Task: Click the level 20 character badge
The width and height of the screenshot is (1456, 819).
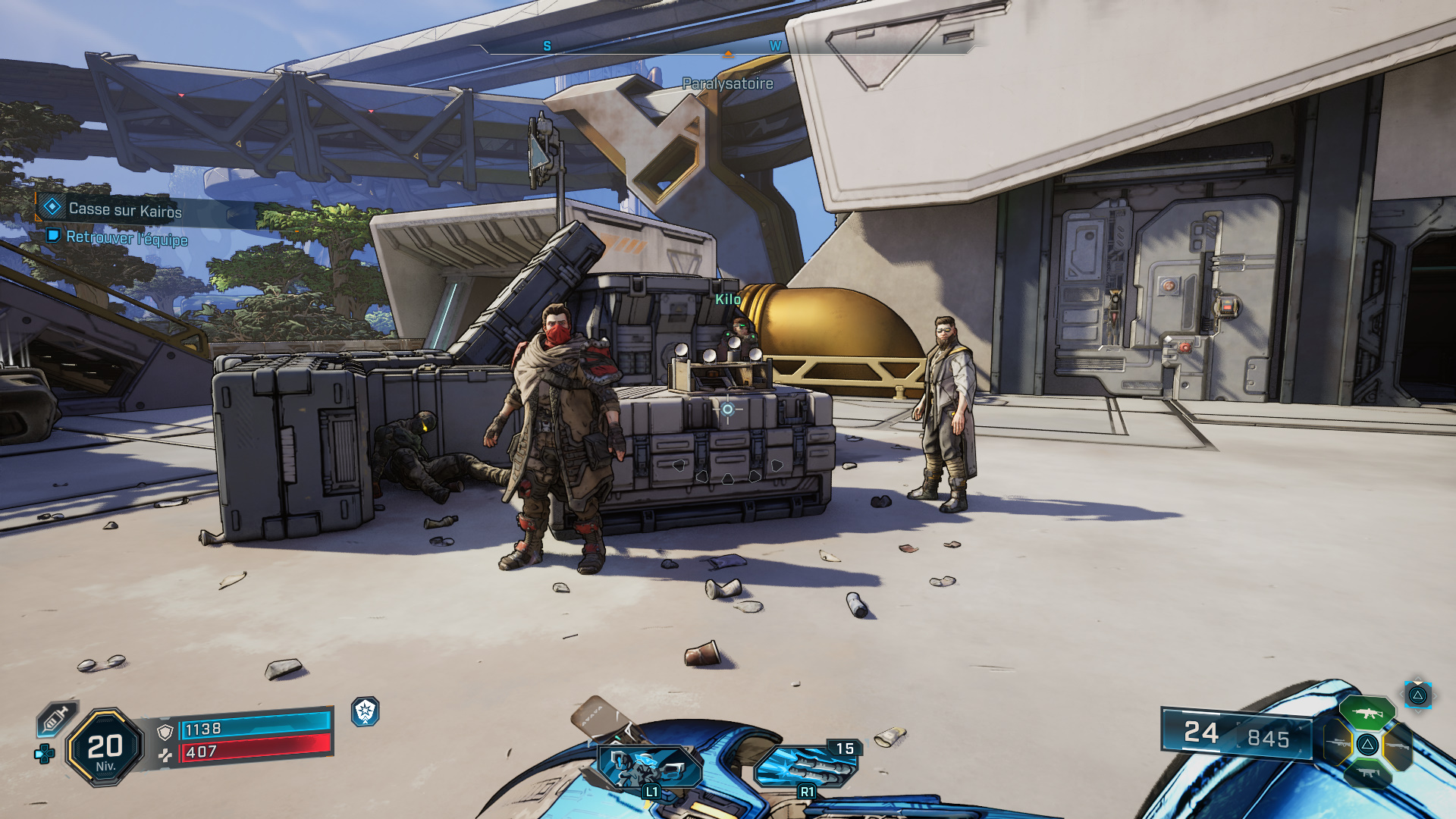Action: 105,748
